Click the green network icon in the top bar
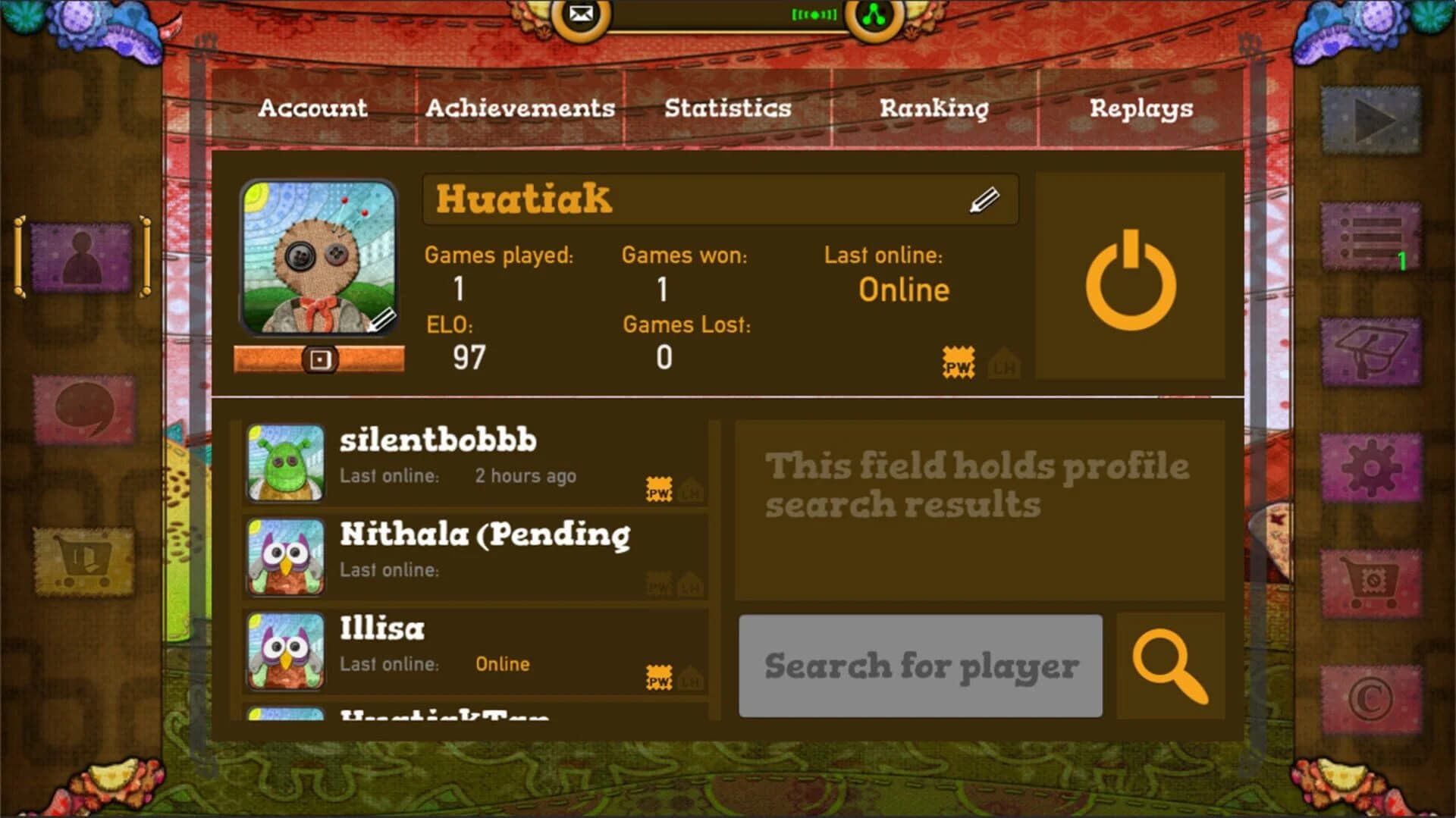Screen dimensions: 1456x818 (x=874, y=14)
